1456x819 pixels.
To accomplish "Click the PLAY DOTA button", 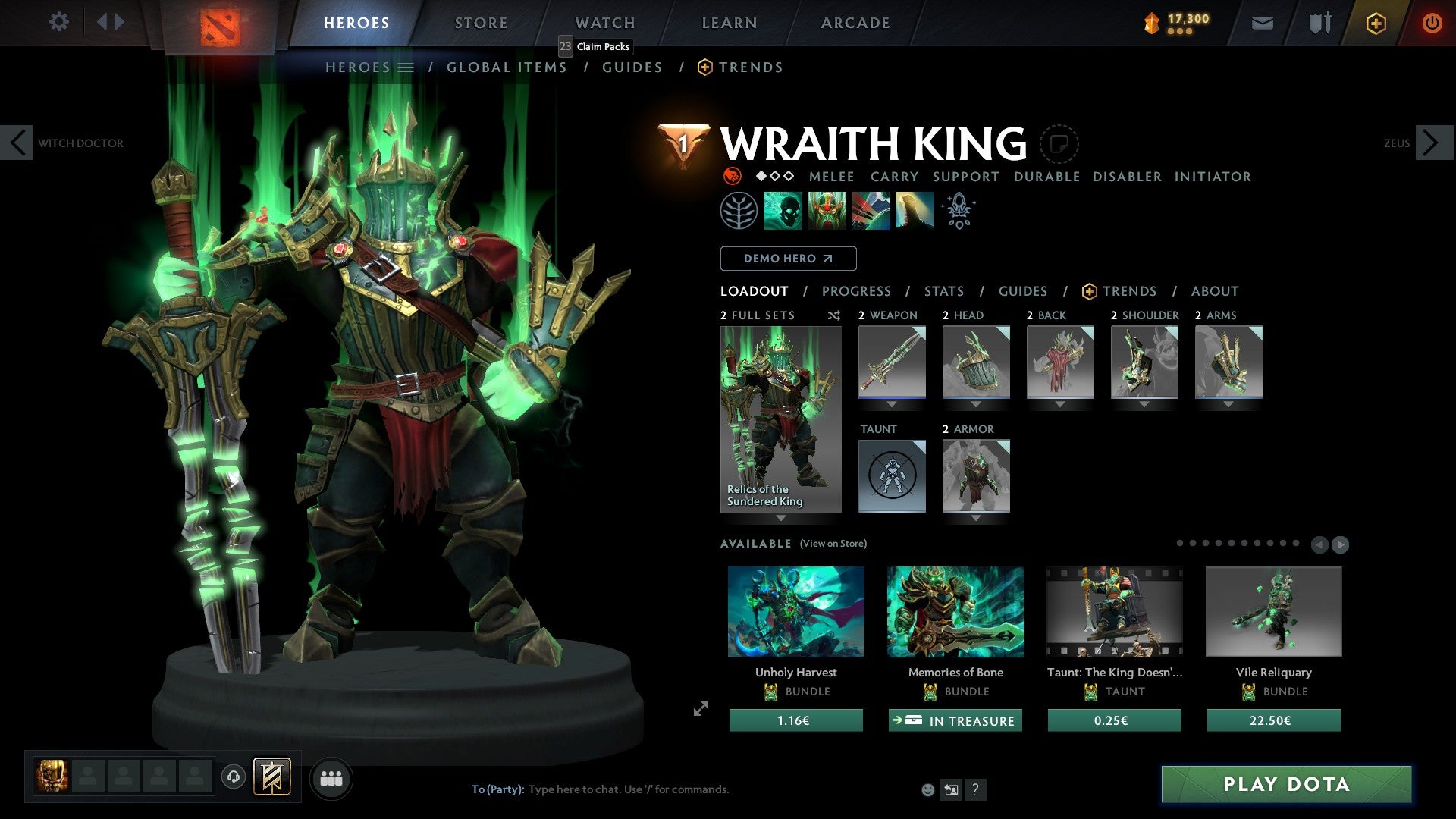I will point(1285,785).
